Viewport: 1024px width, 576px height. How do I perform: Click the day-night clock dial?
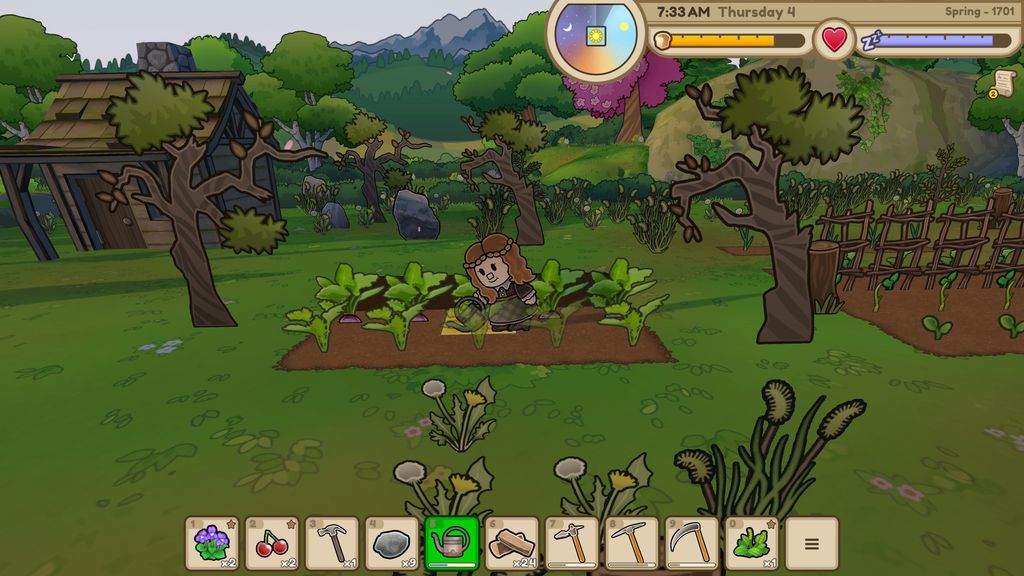click(x=596, y=34)
